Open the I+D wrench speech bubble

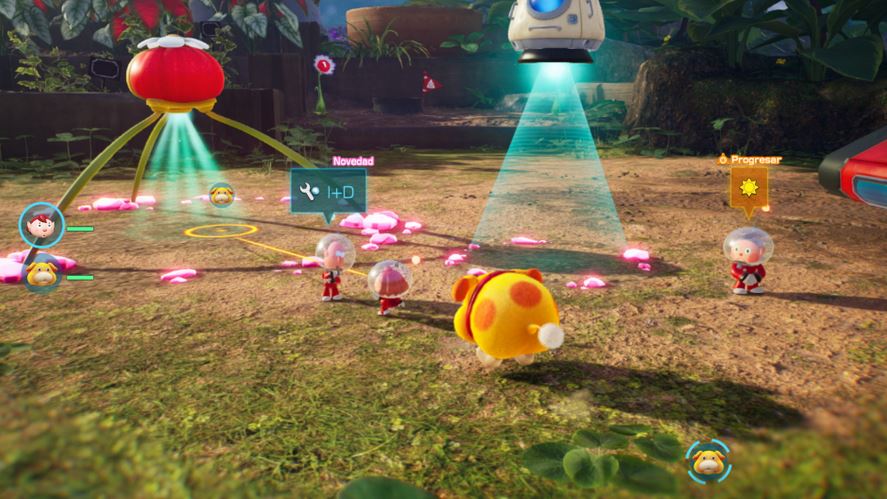coord(329,190)
